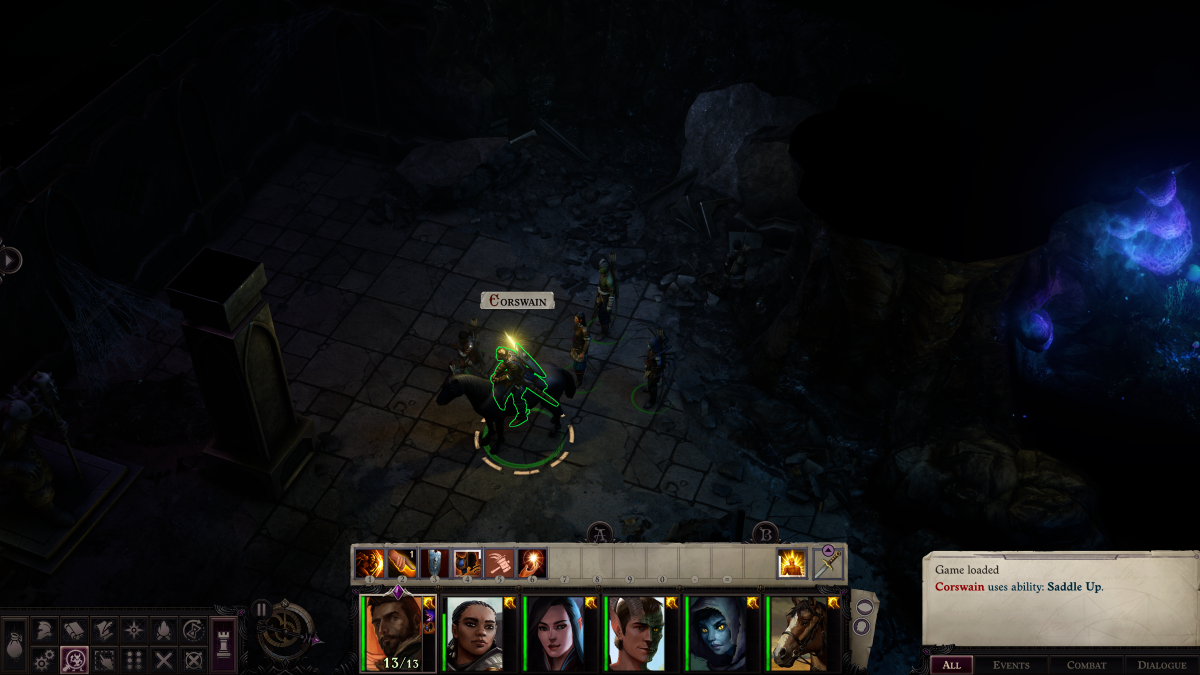Show the Dialogue log tab

pyautogui.click(x=1161, y=665)
